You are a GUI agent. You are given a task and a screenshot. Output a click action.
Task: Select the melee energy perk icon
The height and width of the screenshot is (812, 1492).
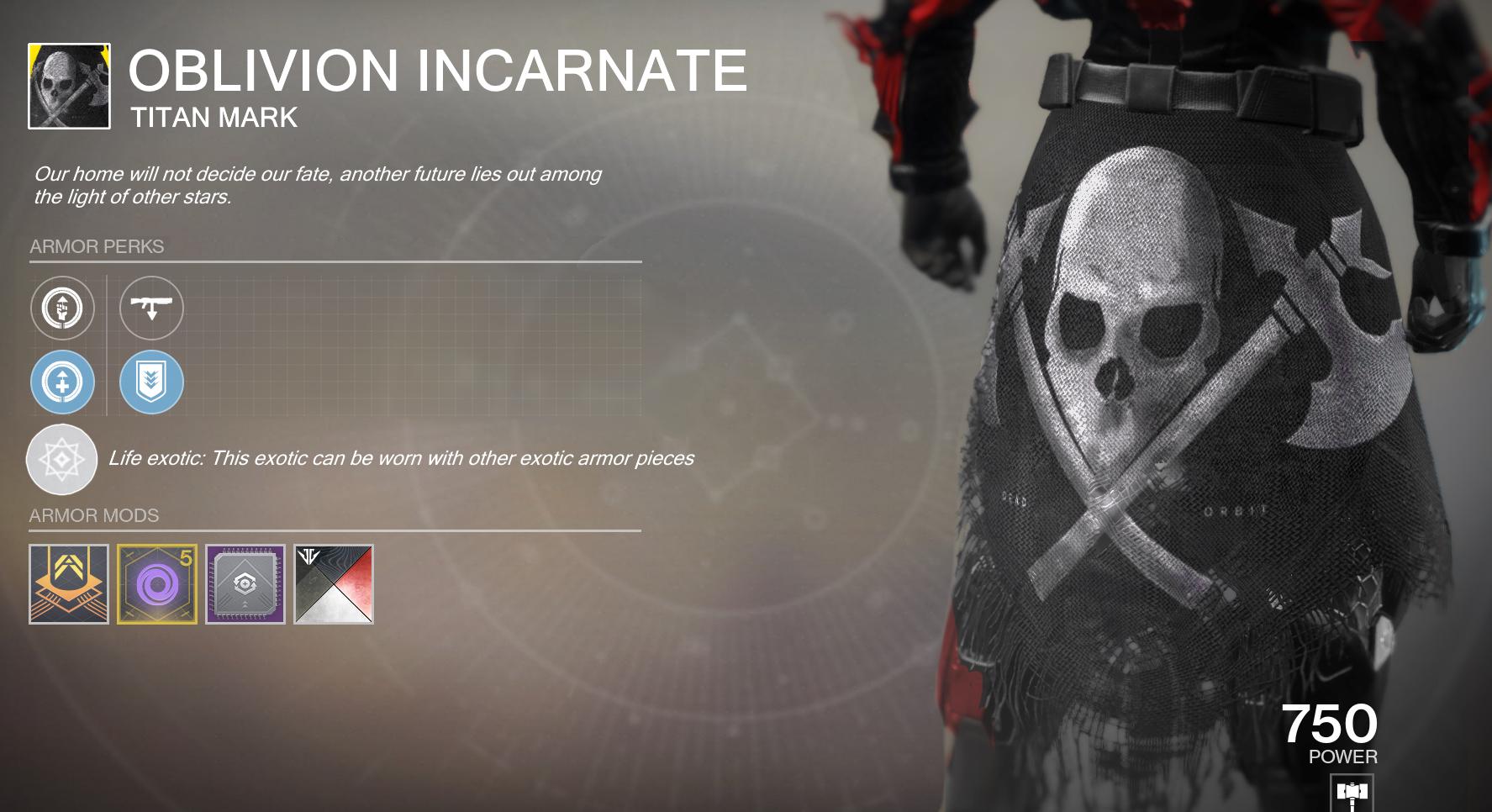(x=61, y=308)
